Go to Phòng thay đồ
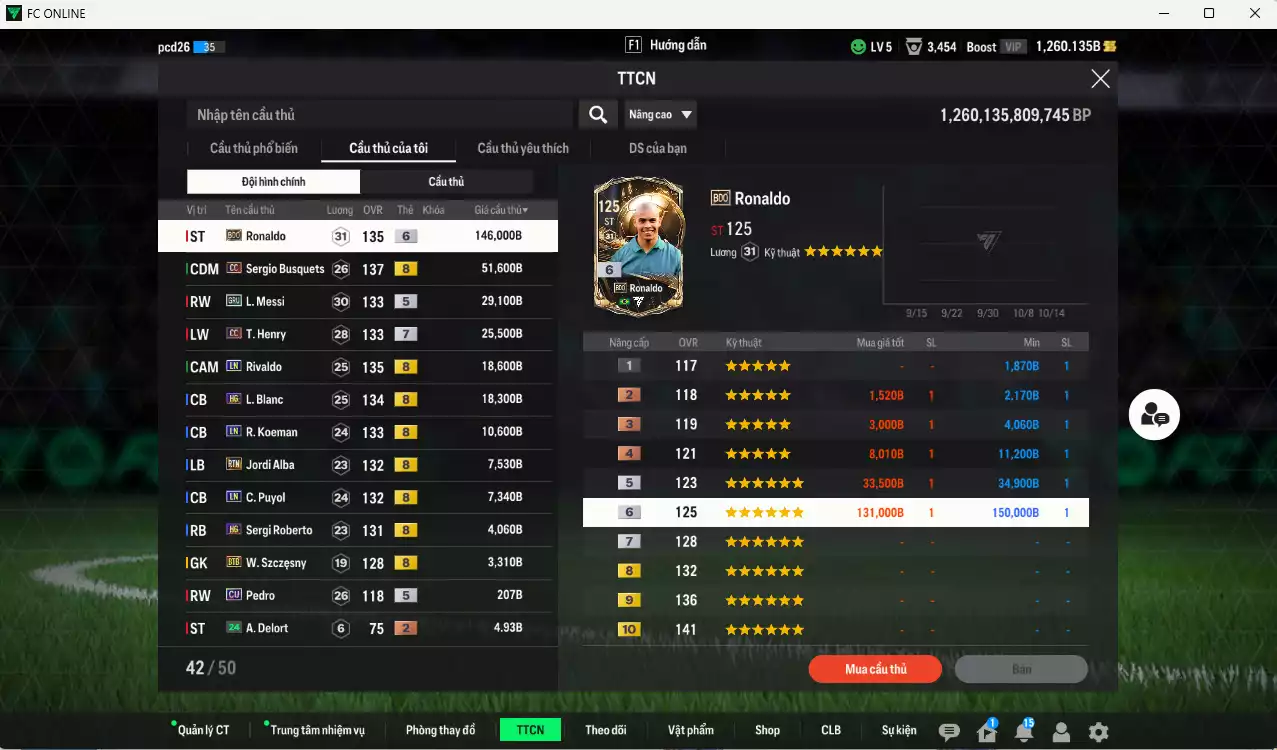The width and height of the screenshot is (1277, 750). 440,730
